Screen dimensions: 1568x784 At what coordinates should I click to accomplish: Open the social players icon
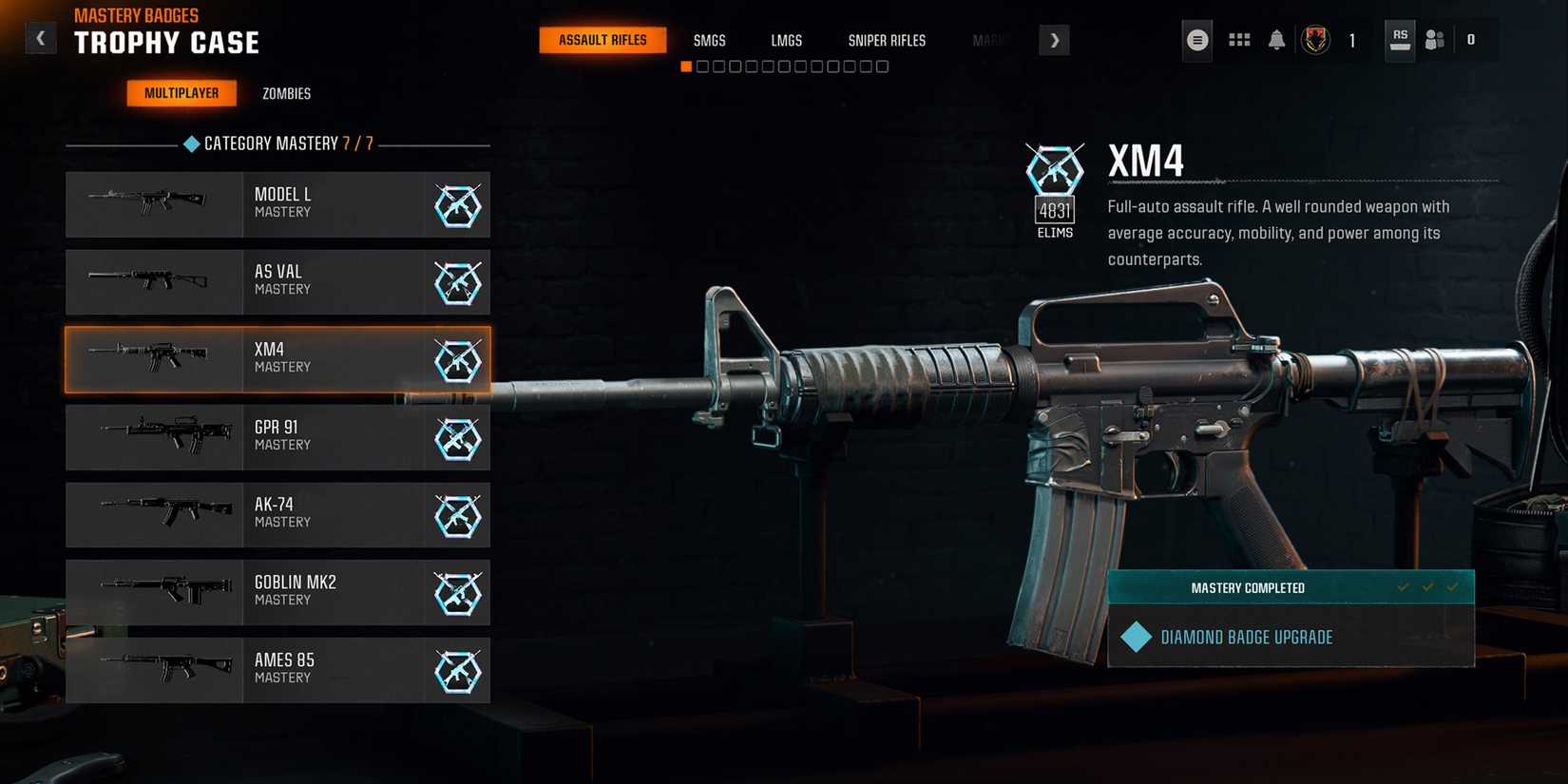coord(1435,40)
